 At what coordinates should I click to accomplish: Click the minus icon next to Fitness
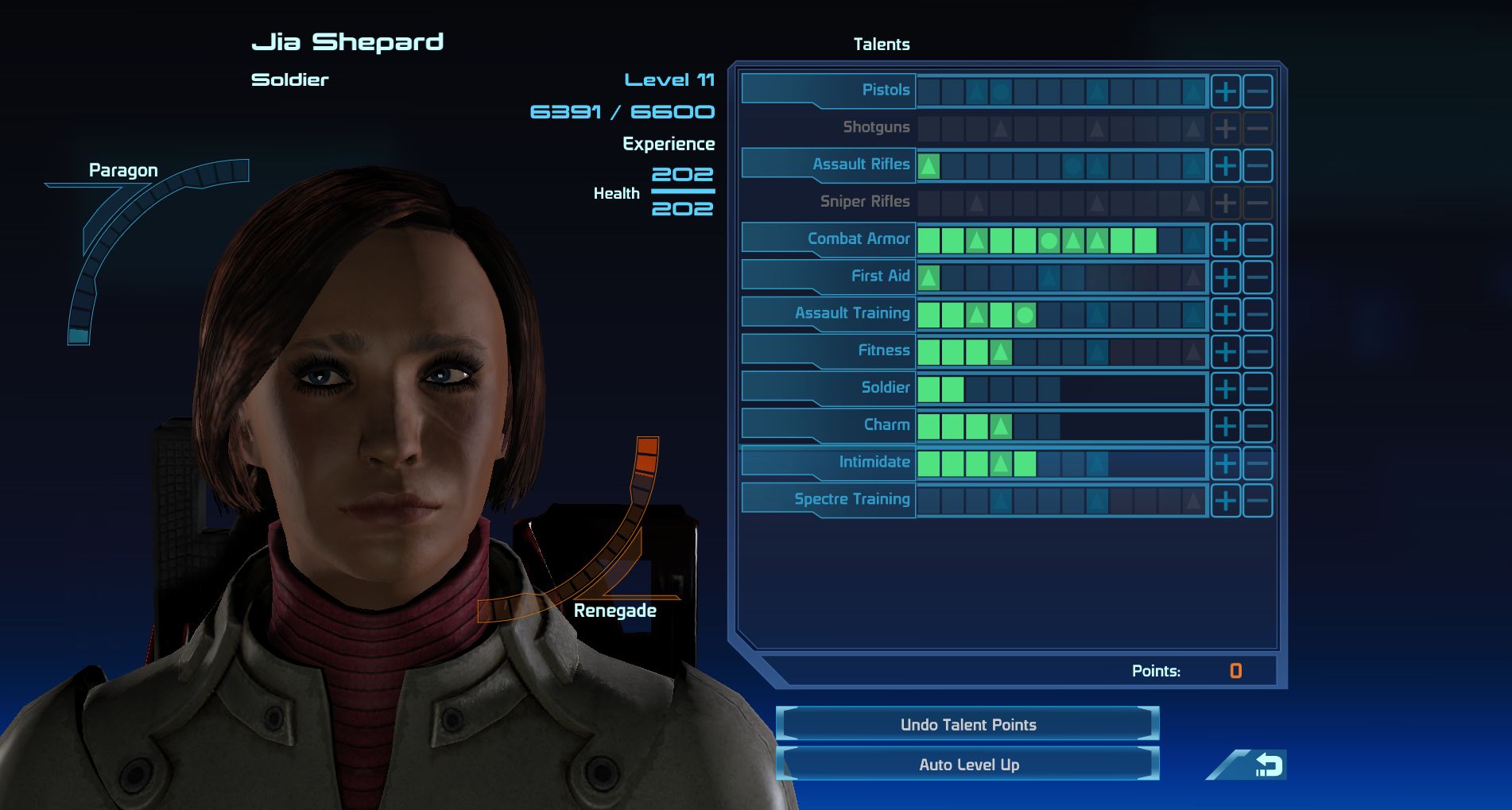coord(1257,350)
